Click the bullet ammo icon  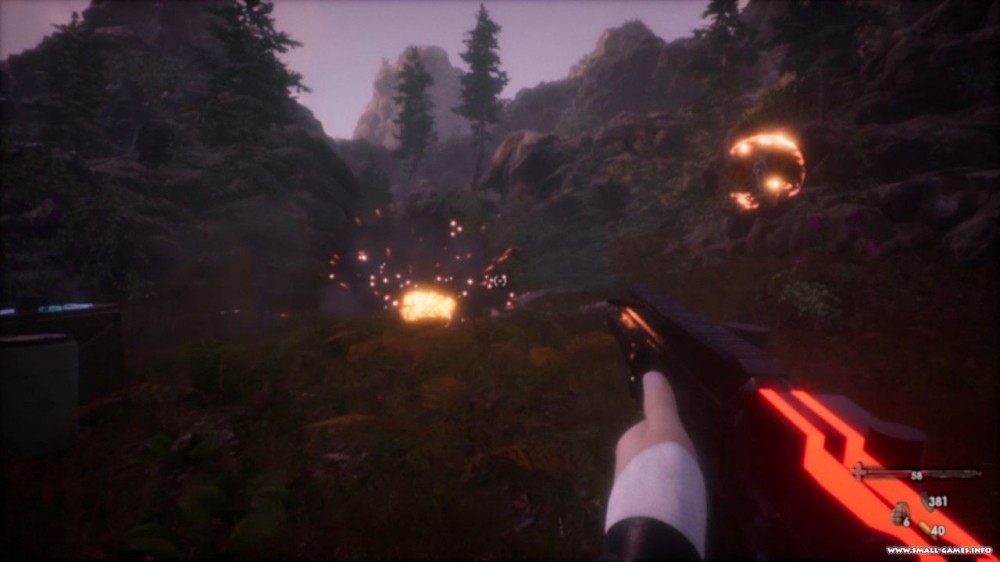point(924,529)
